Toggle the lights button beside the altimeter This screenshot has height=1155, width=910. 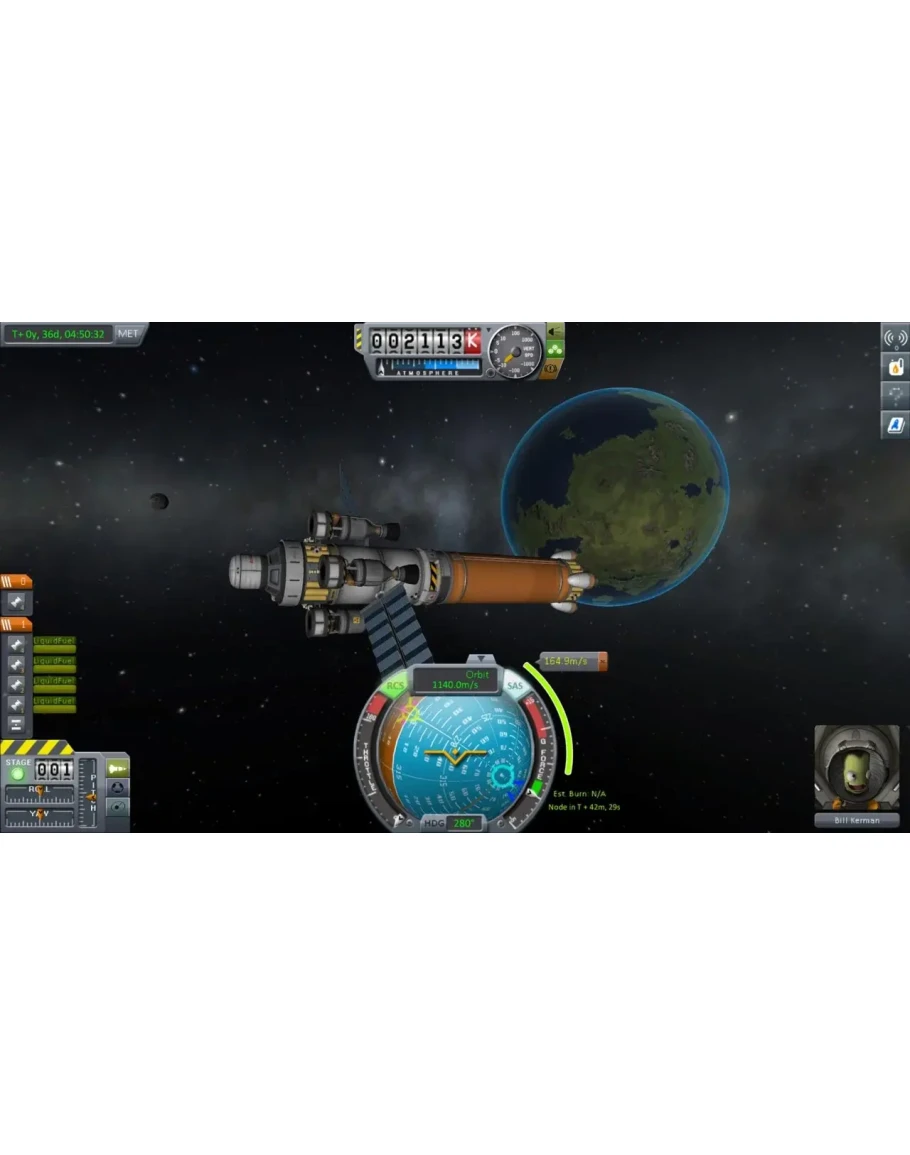click(554, 331)
